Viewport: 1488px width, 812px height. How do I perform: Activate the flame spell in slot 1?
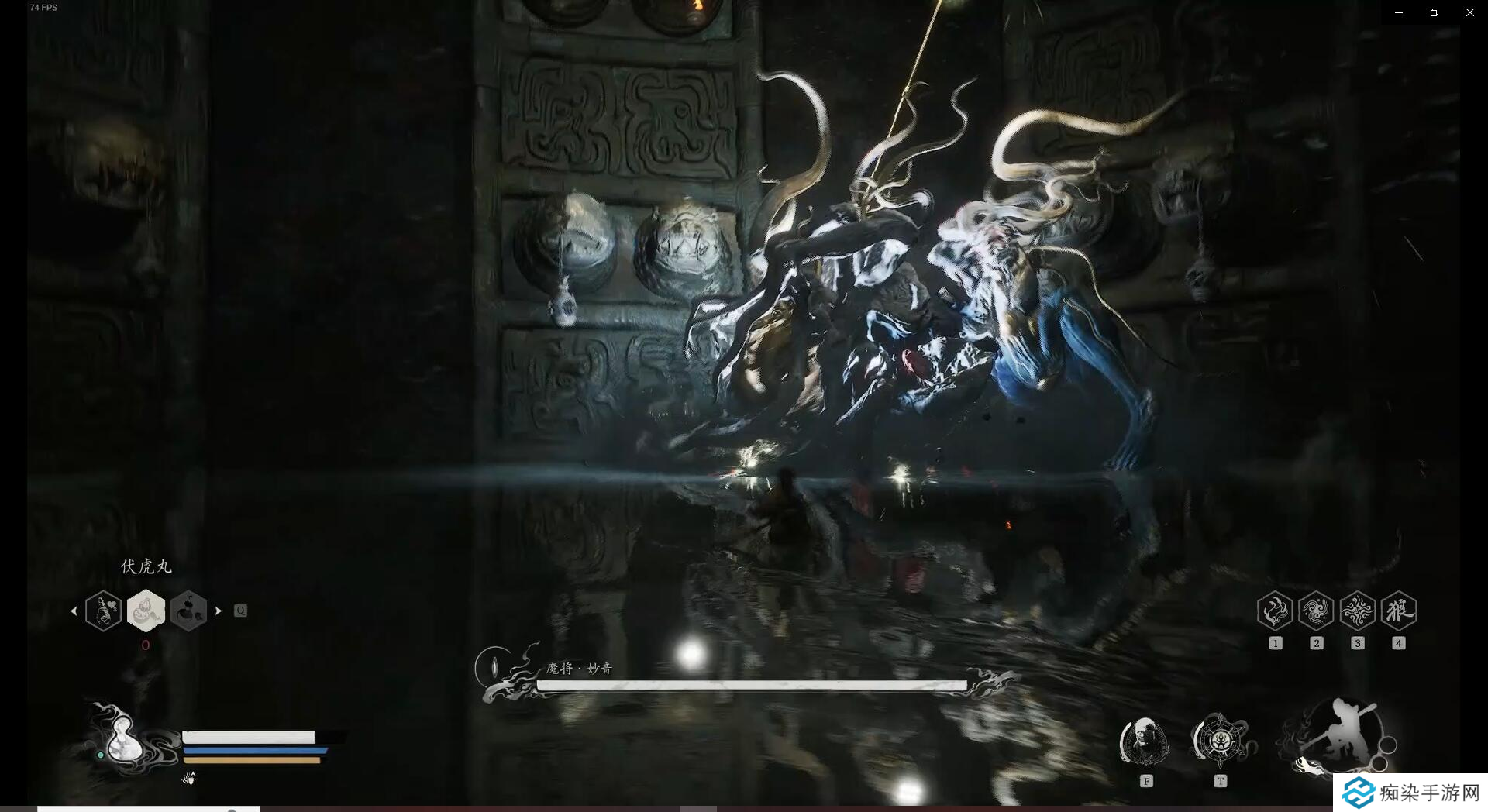[x=1275, y=611]
